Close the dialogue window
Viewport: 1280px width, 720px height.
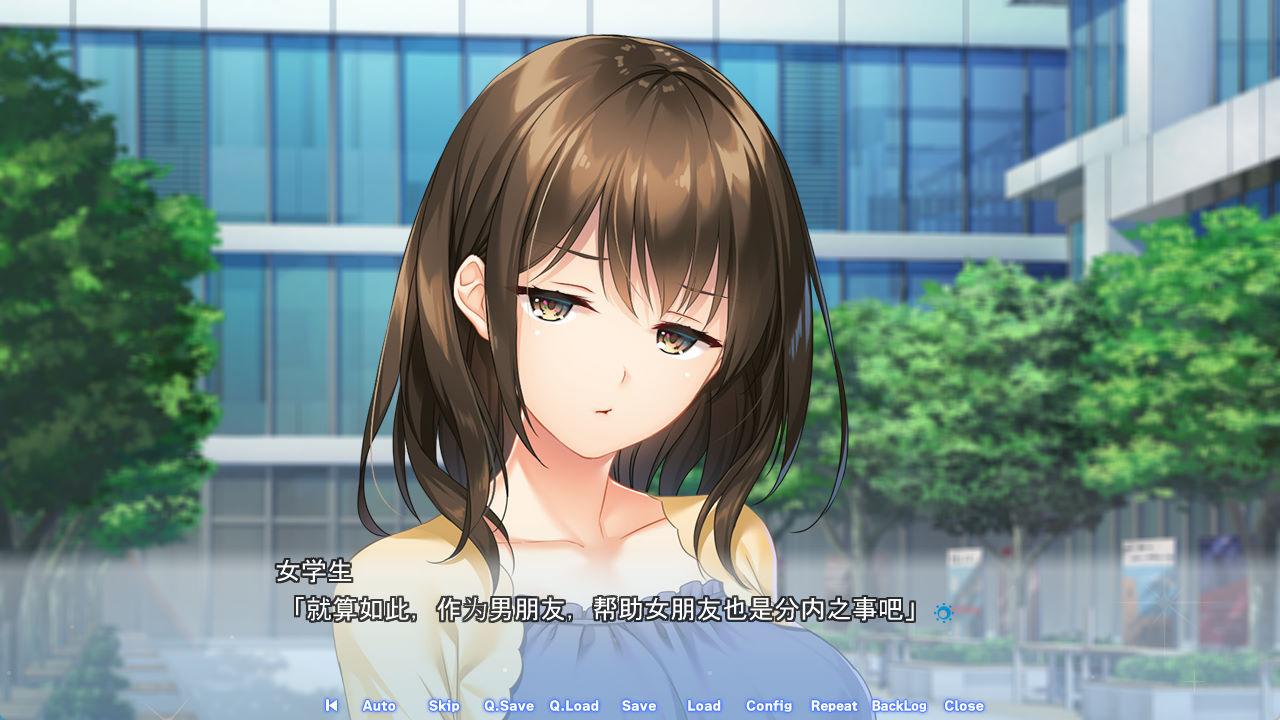964,705
